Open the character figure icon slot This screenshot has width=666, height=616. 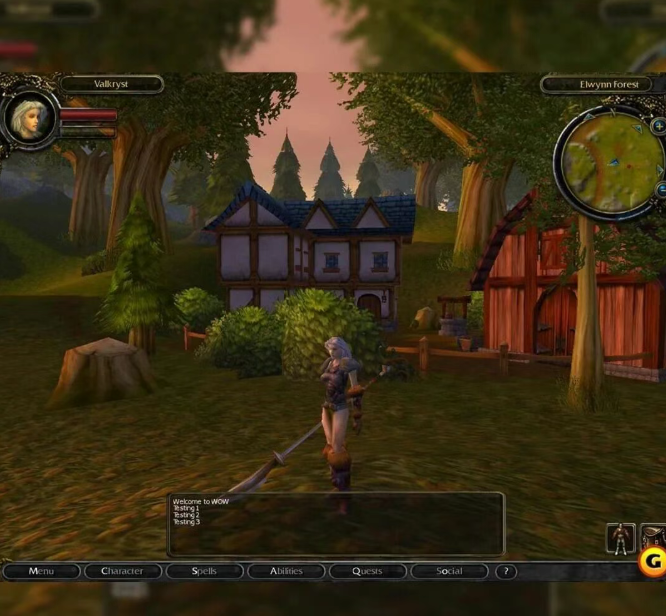pyautogui.click(x=621, y=539)
